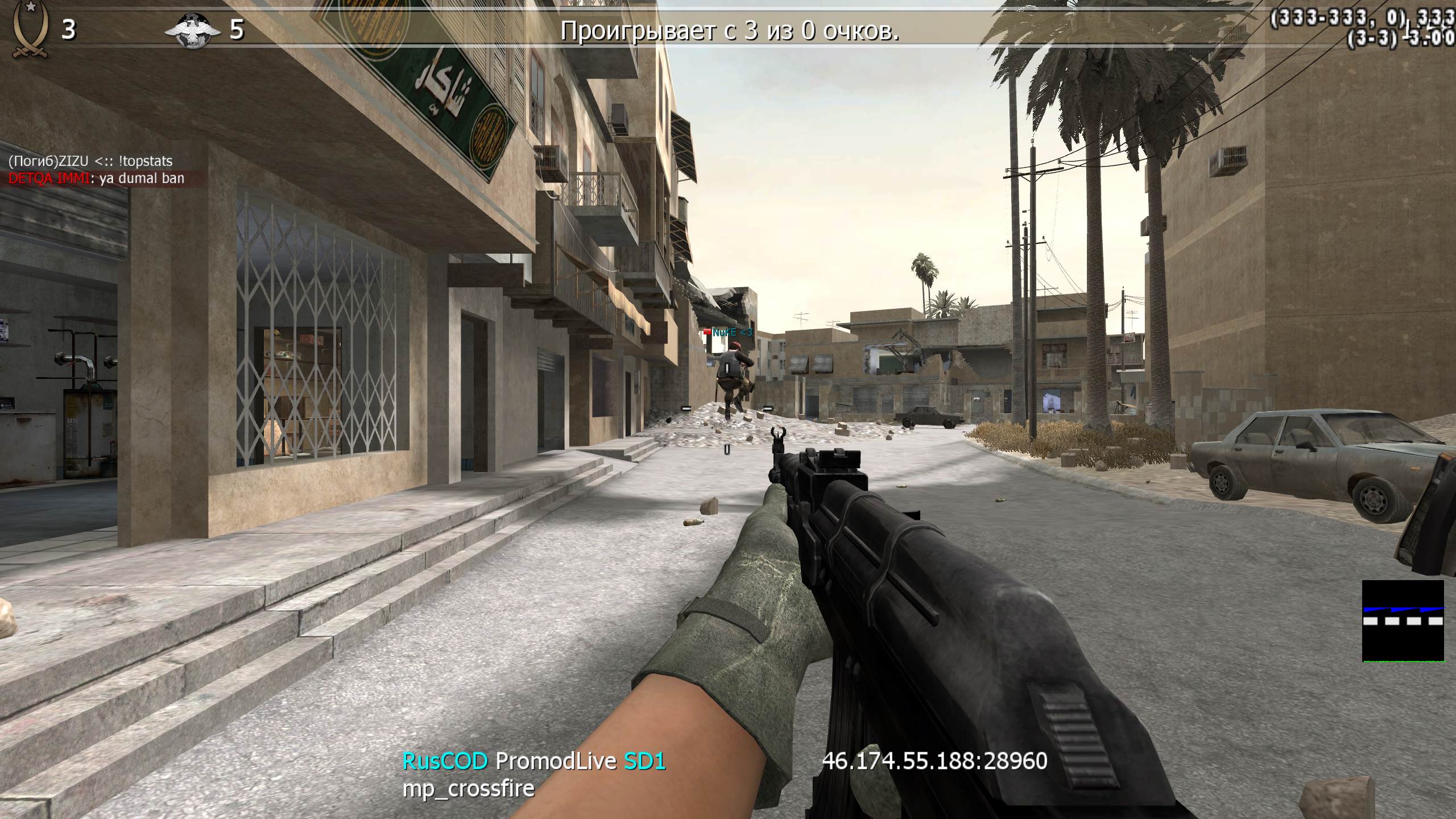Click the lagometer network graph
Image resolution: width=1456 pixels, height=819 pixels.
(1403, 621)
